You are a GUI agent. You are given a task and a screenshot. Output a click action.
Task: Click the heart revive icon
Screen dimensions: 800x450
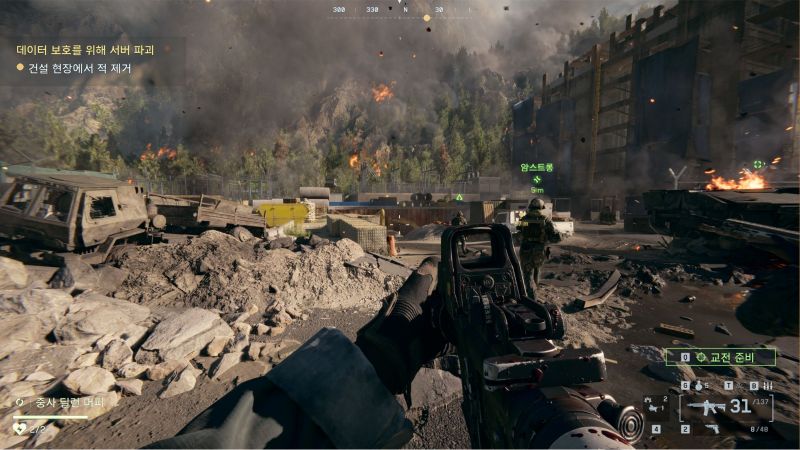pos(20,429)
